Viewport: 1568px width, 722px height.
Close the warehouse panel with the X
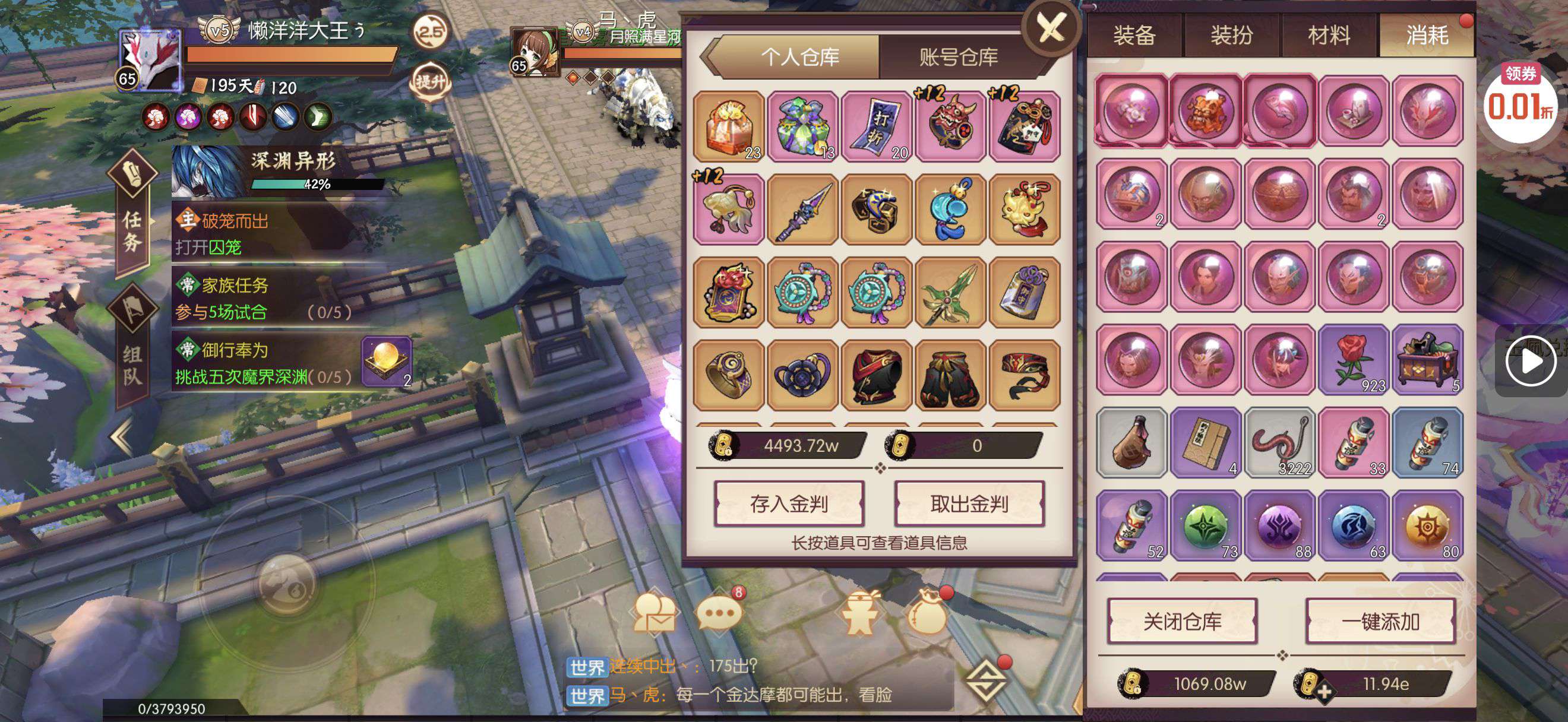[1051, 28]
